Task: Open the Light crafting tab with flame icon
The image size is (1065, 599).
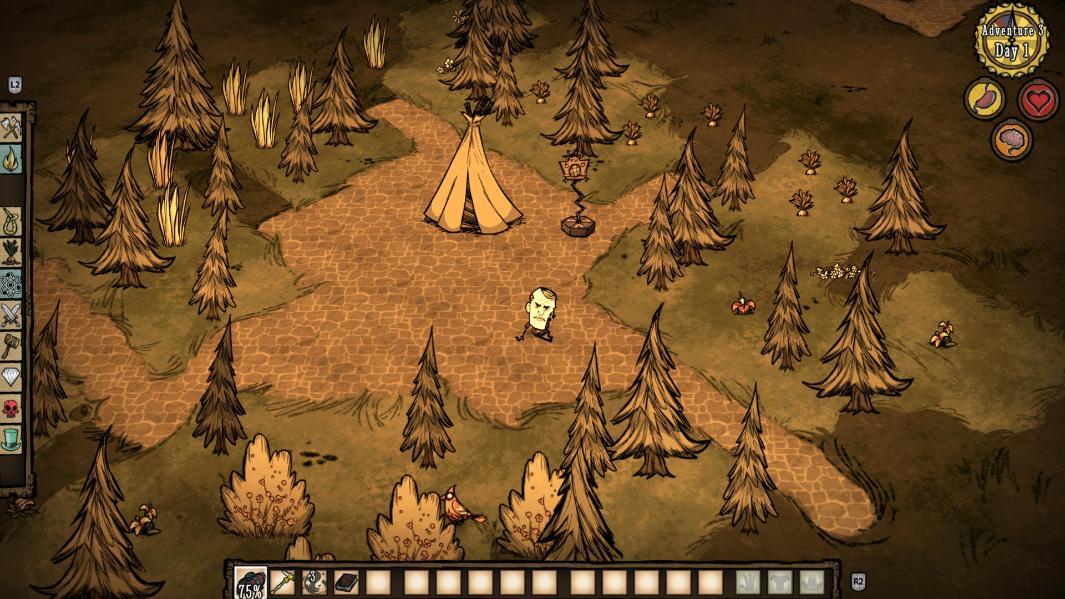Action: [11, 158]
